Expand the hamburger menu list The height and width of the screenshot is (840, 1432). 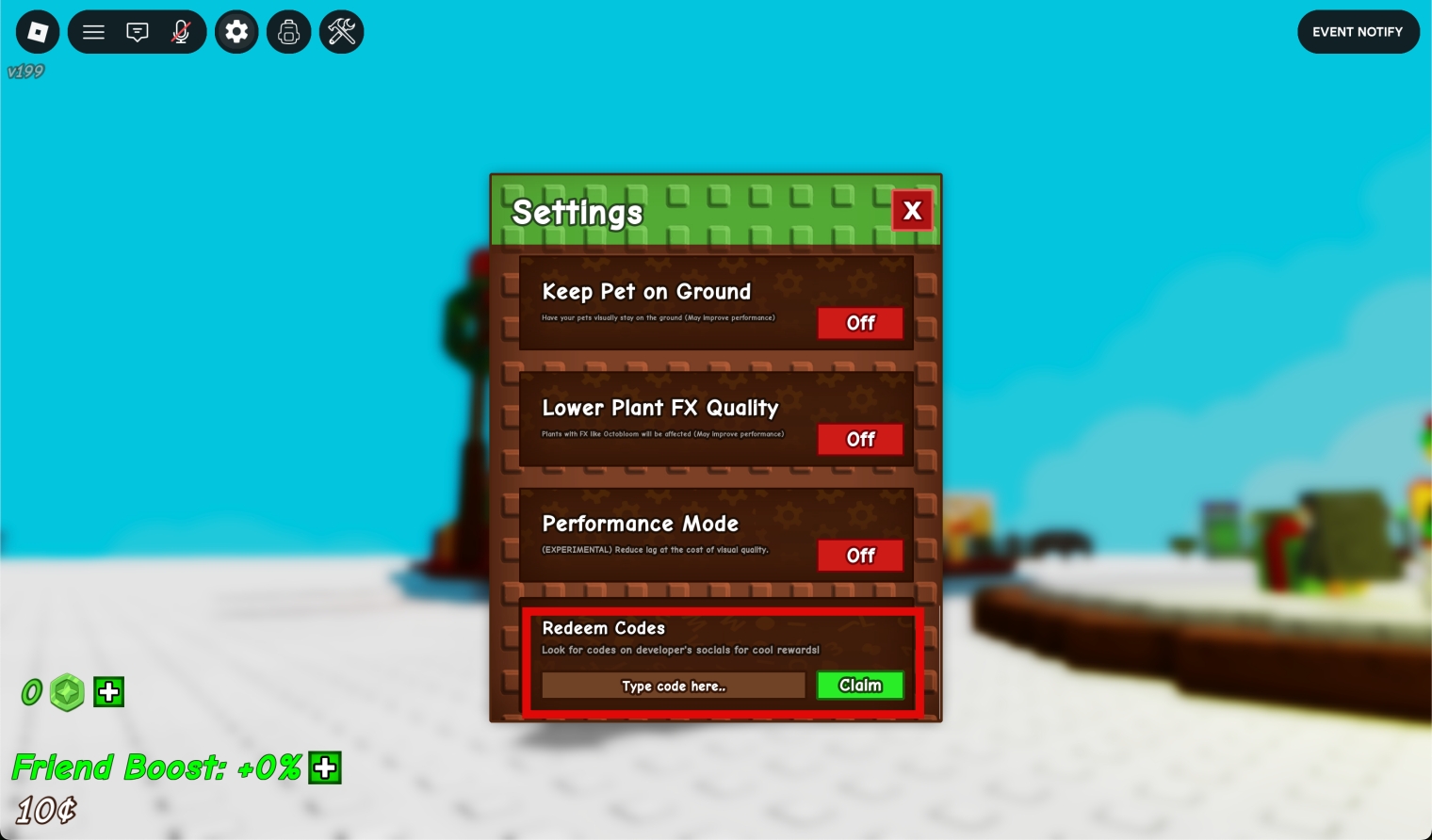coord(93,31)
